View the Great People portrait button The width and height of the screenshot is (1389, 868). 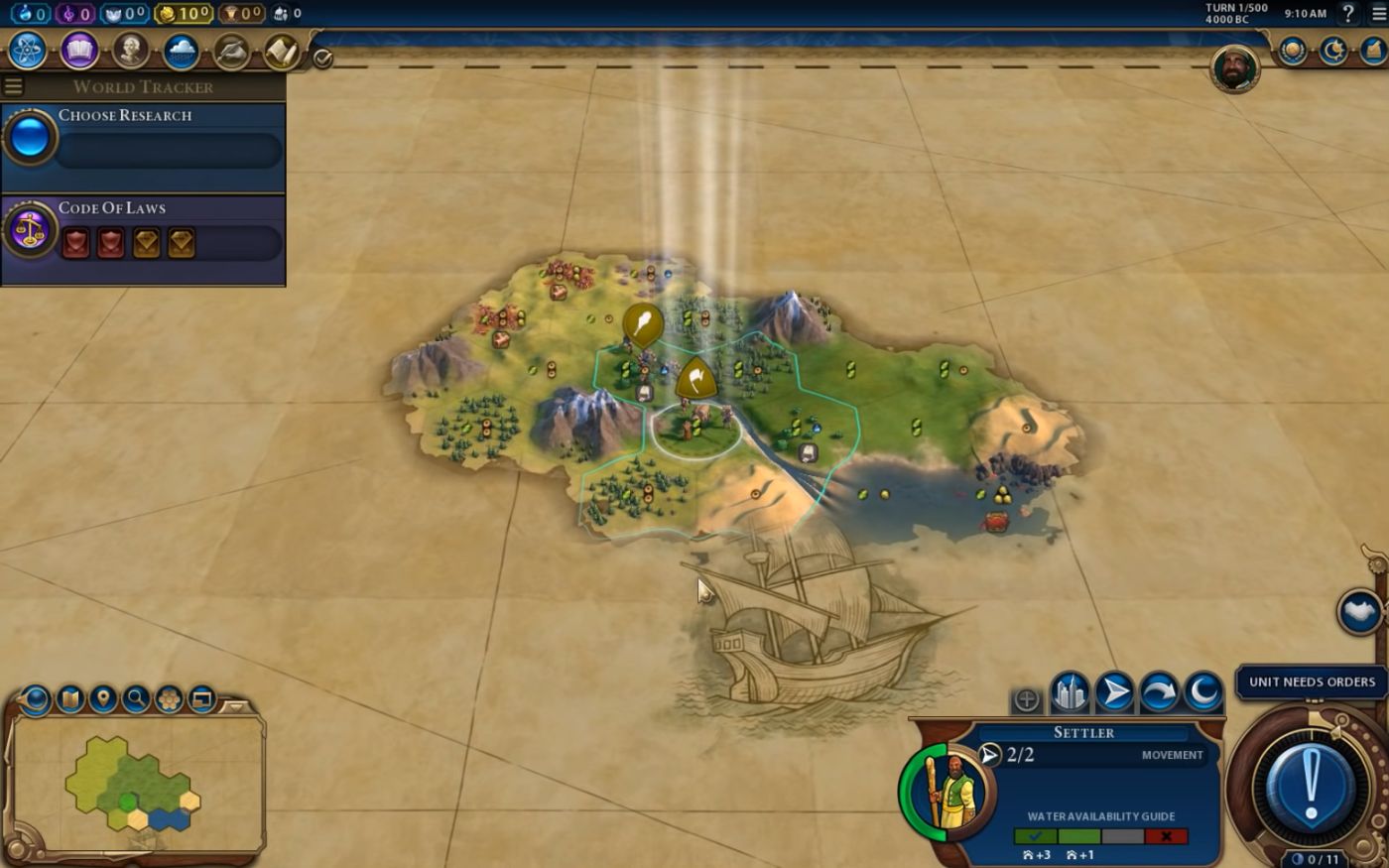point(130,50)
